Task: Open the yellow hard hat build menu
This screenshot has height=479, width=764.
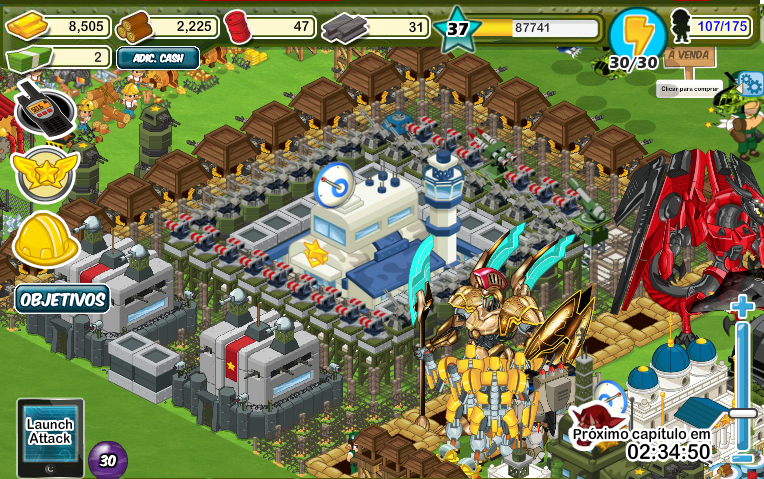Action: tap(46, 238)
